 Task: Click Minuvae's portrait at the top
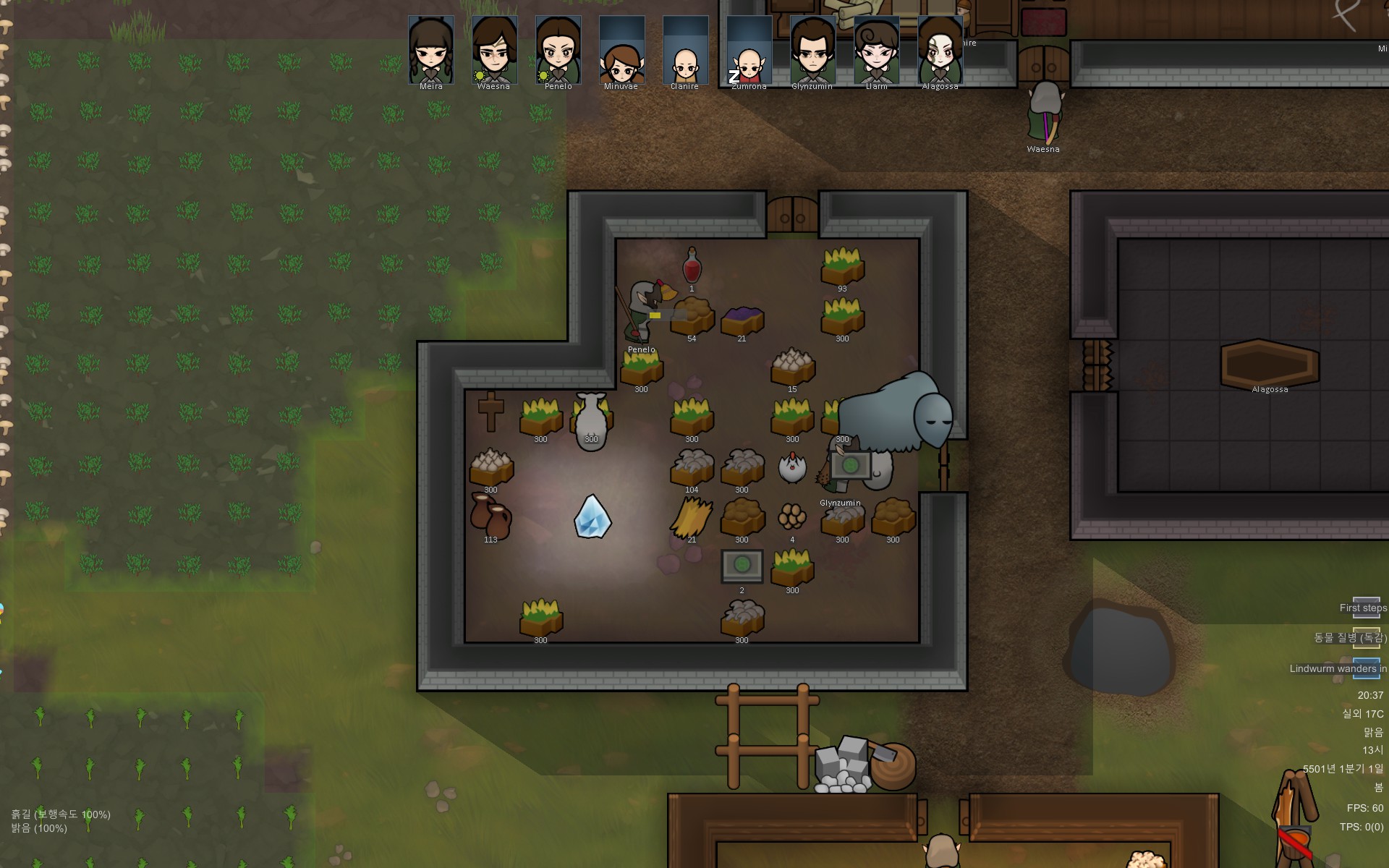click(621, 51)
